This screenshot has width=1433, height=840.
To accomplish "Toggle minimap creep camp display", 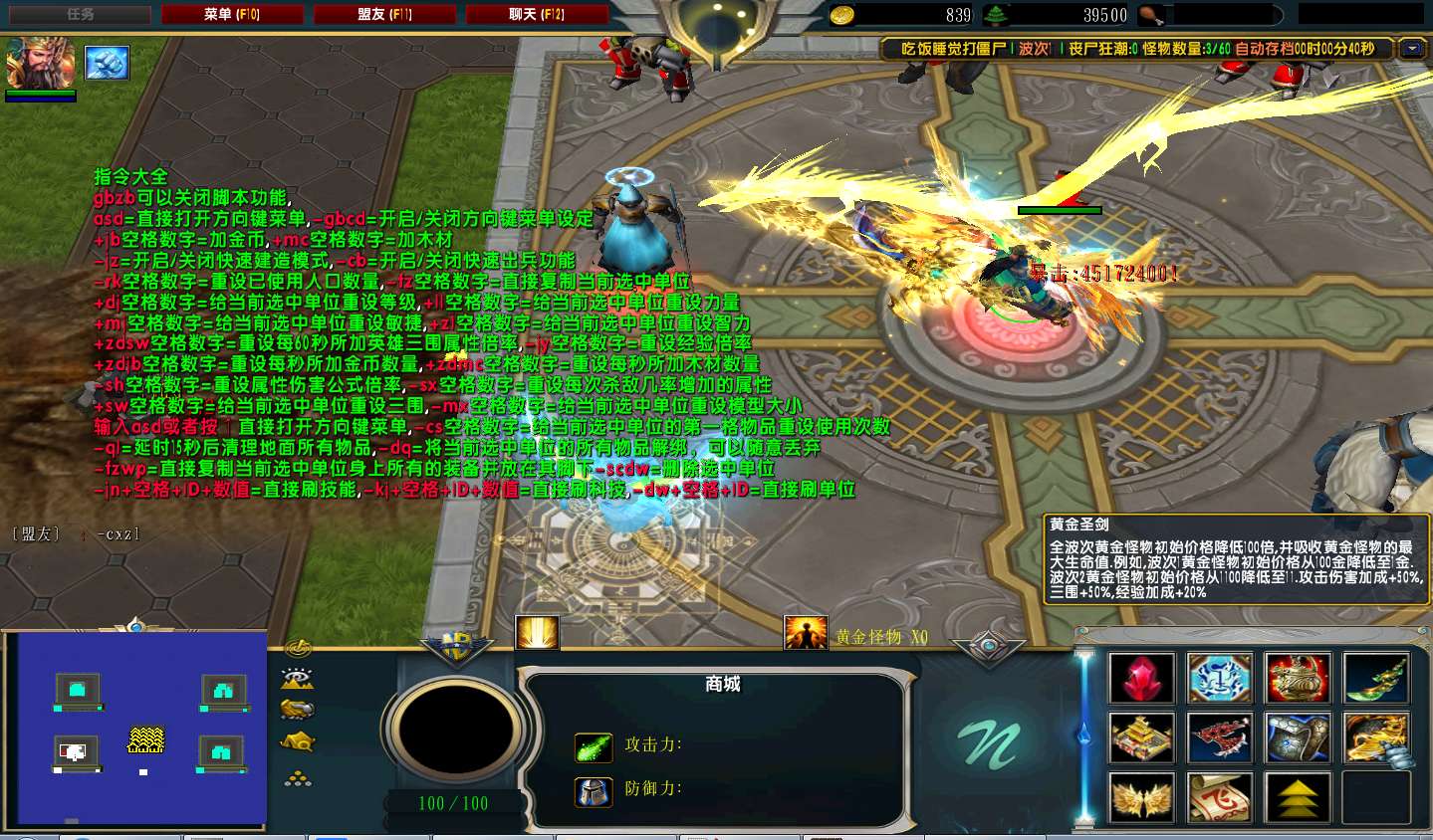I will pos(298,741).
